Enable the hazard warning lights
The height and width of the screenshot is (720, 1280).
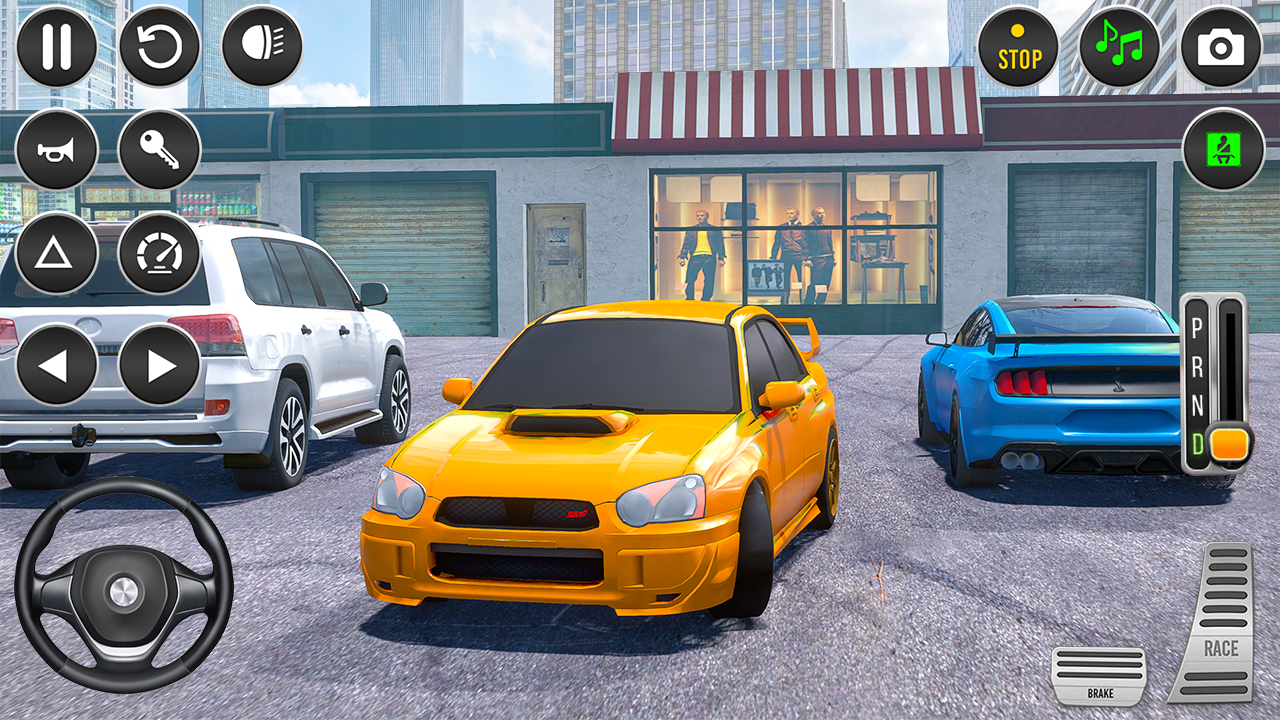point(55,253)
